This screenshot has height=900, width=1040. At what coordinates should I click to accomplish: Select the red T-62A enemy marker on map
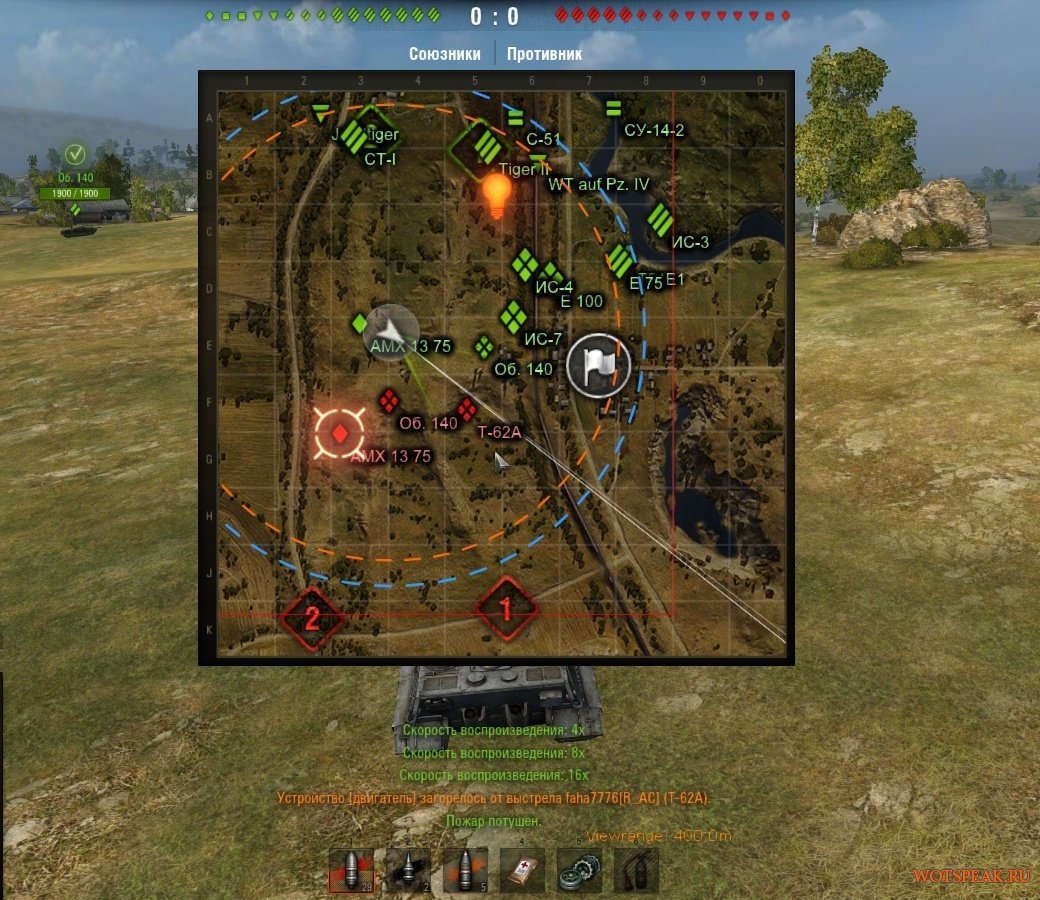click(x=466, y=409)
